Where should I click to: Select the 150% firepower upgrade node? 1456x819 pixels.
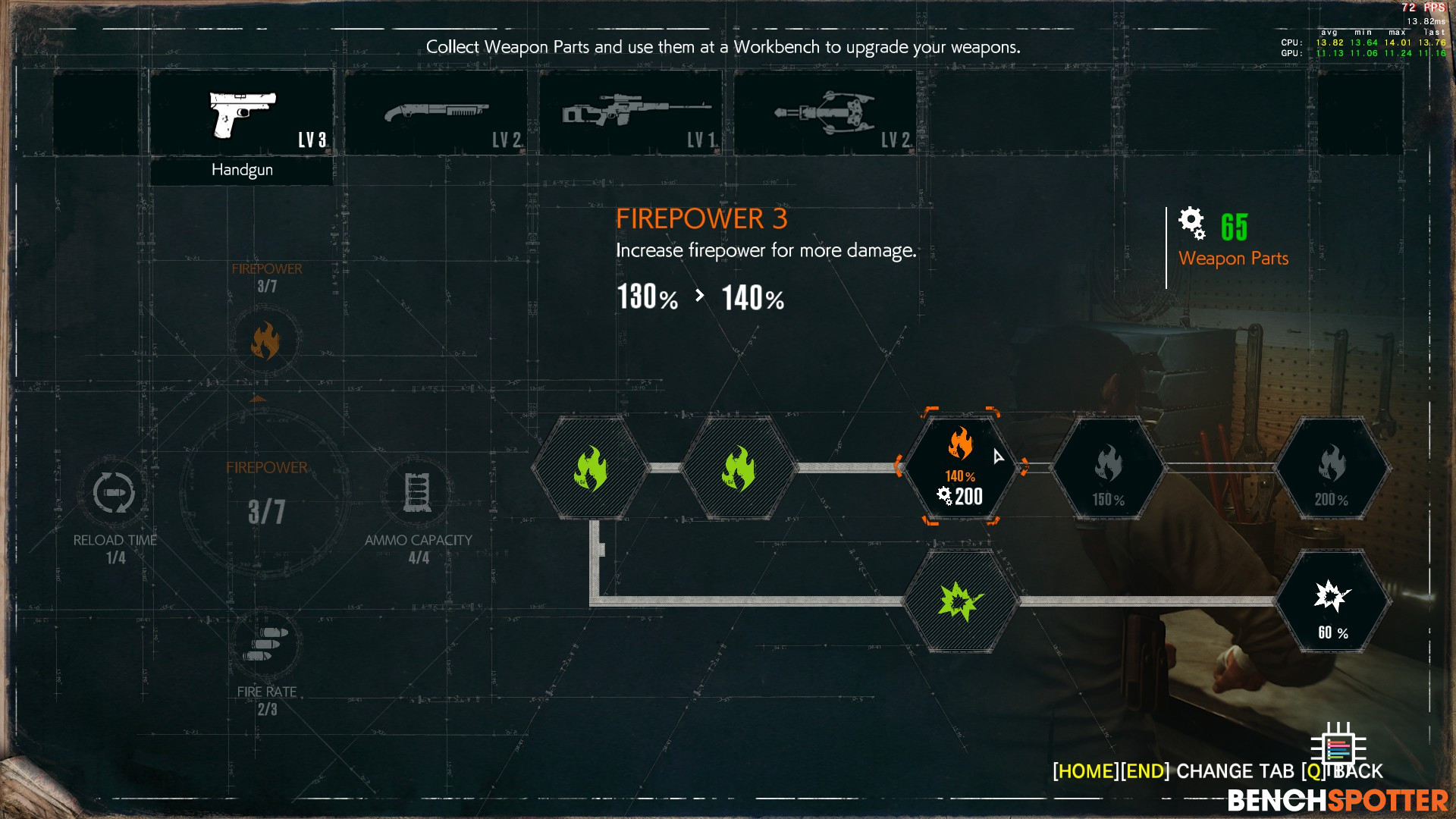click(x=1108, y=468)
